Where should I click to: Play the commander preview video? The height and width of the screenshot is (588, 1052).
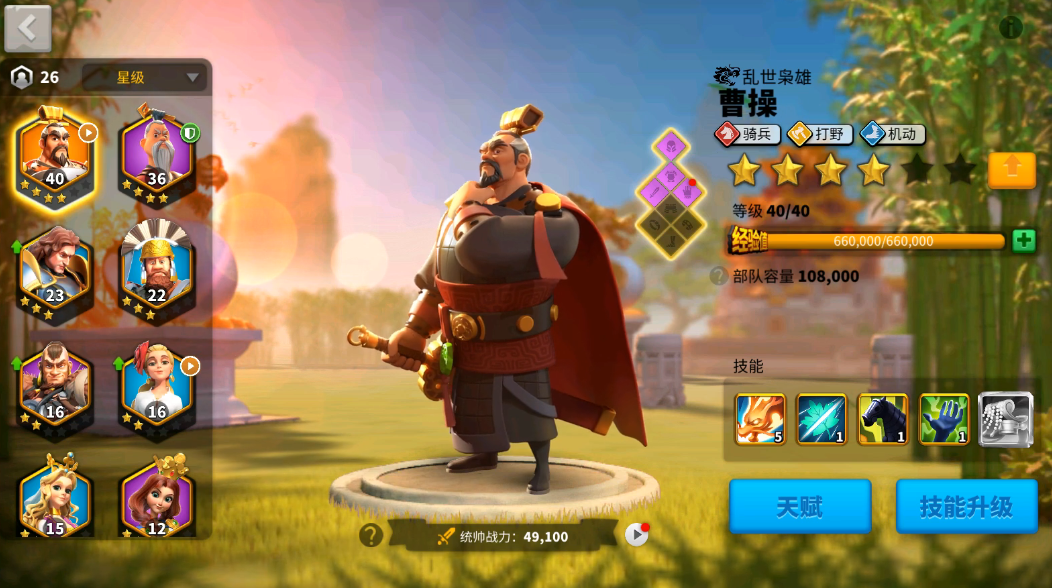636,535
